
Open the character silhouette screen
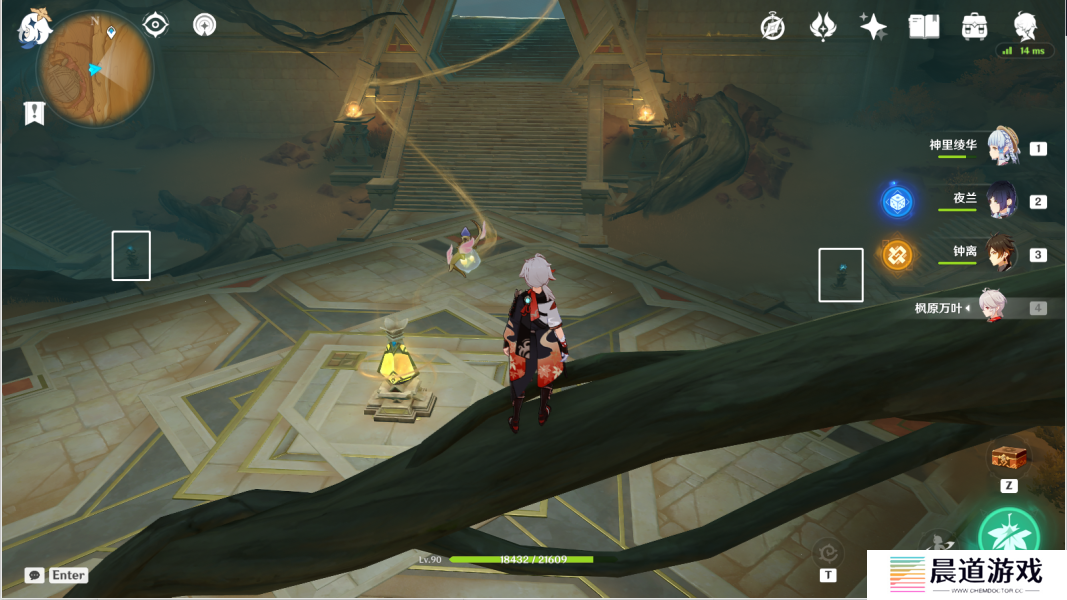click(x=1025, y=26)
